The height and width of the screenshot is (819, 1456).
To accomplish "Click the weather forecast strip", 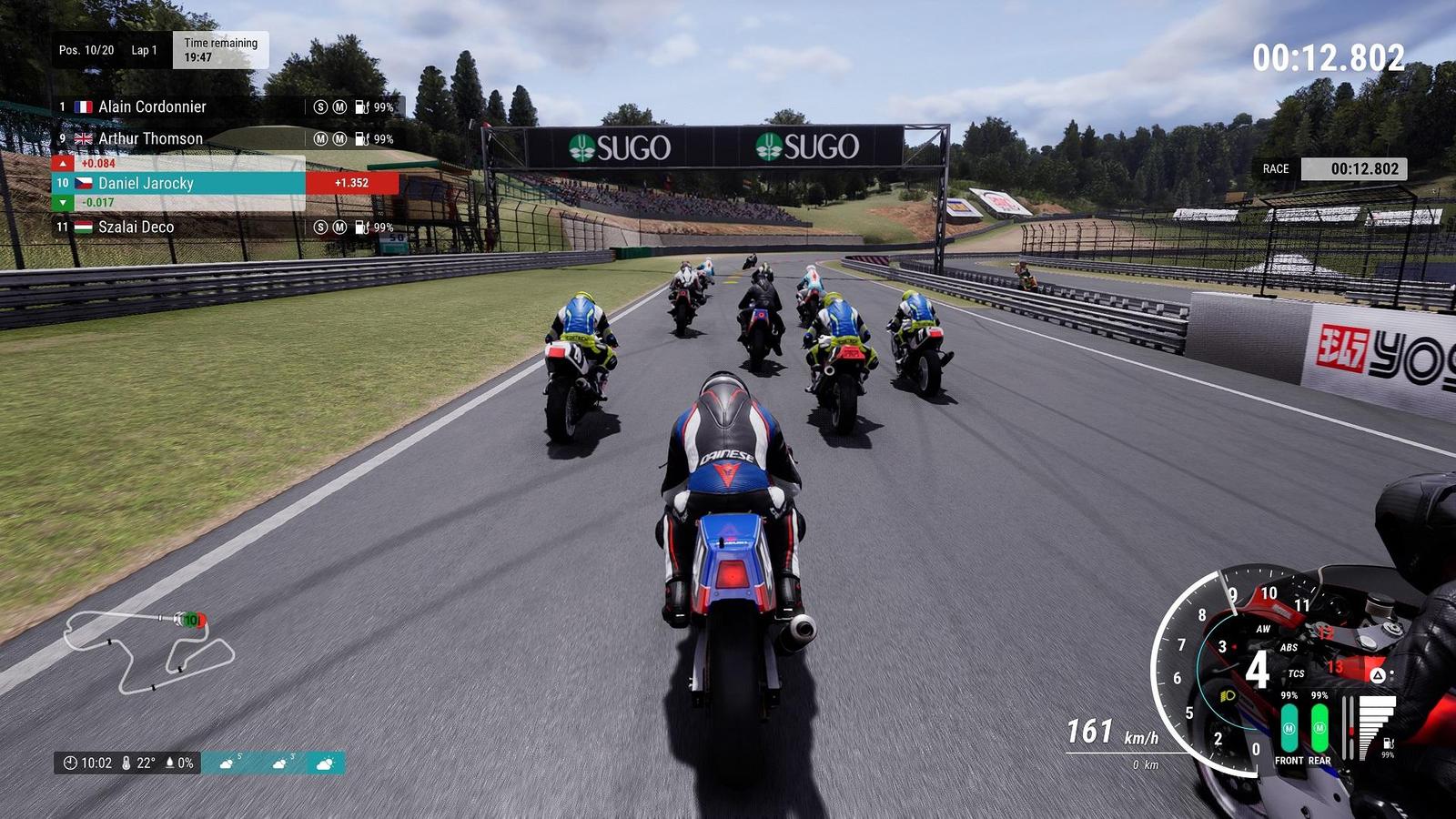I will [x=273, y=763].
